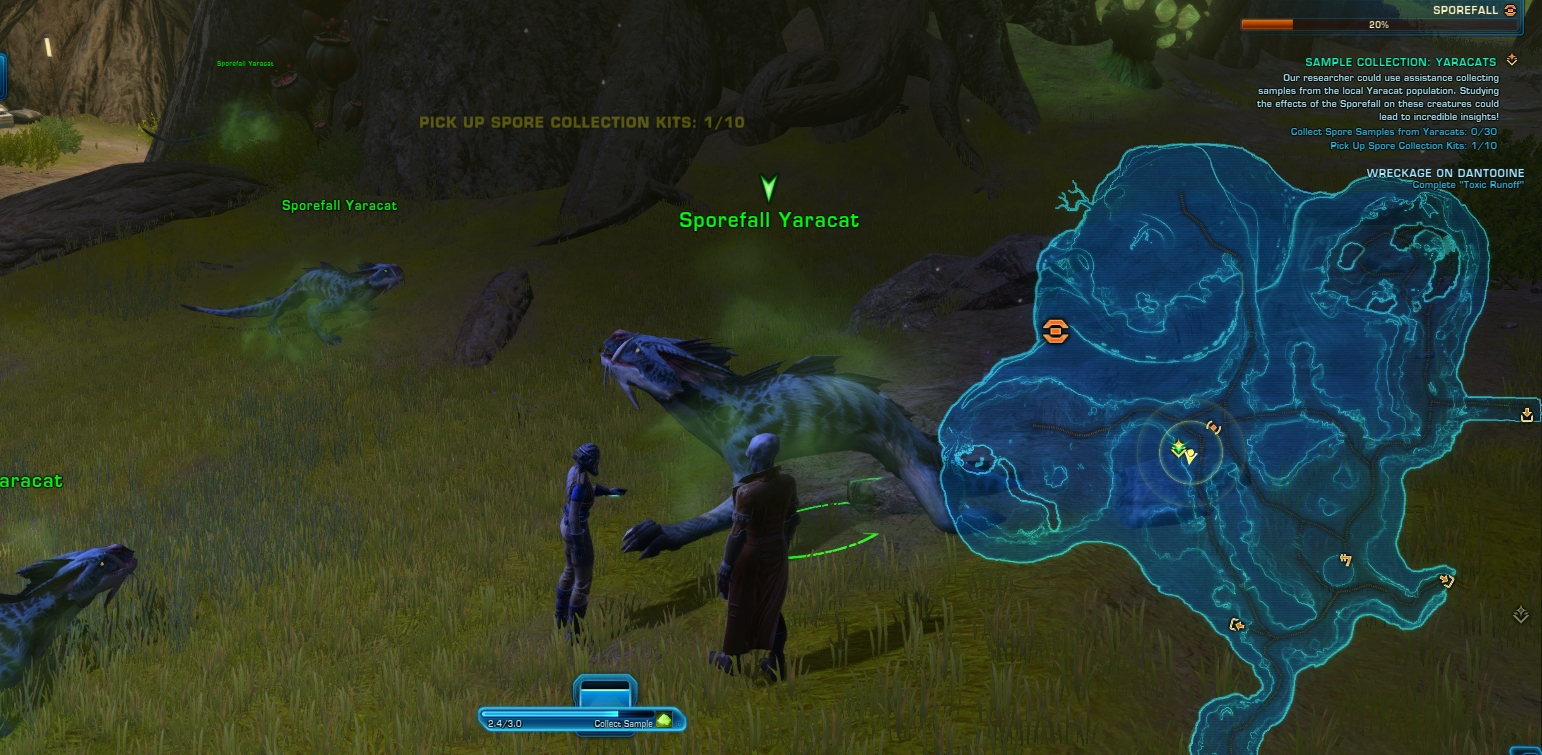Click the green quest marker on map

[x=1178, y=447]
